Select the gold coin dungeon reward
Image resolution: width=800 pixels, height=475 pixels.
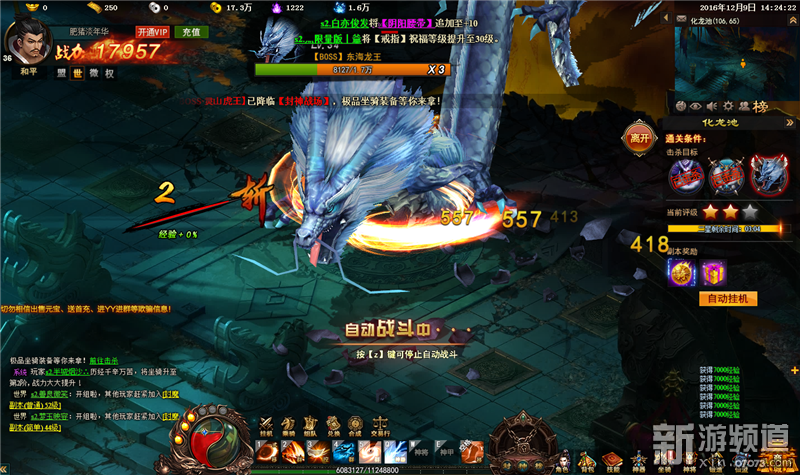click(x=682, y=271)
